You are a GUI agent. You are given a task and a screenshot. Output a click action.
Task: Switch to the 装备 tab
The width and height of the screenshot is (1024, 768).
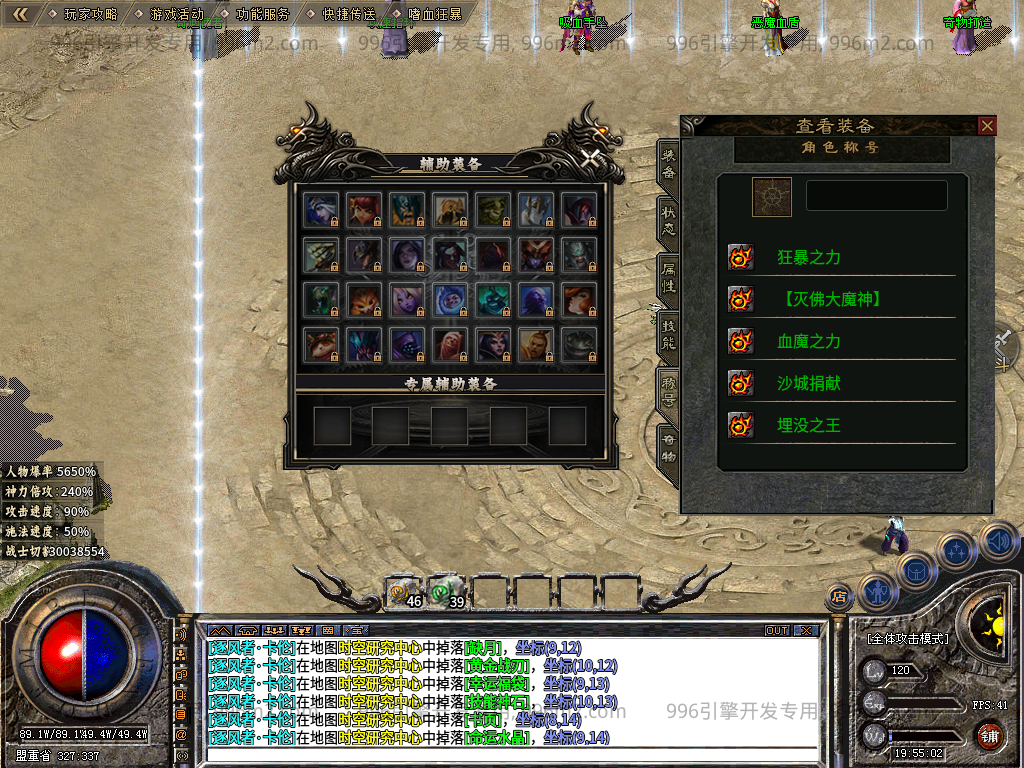pyautogui.click(x=668, y=163)
